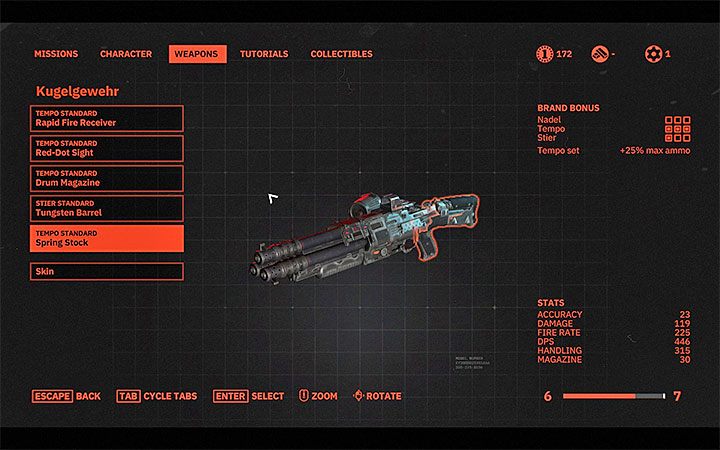Pick the Drum Magazine upgrade
Image resolution: width=720 pixels, height=450 pixels.
pyautogui.click(x=108, y=178)
